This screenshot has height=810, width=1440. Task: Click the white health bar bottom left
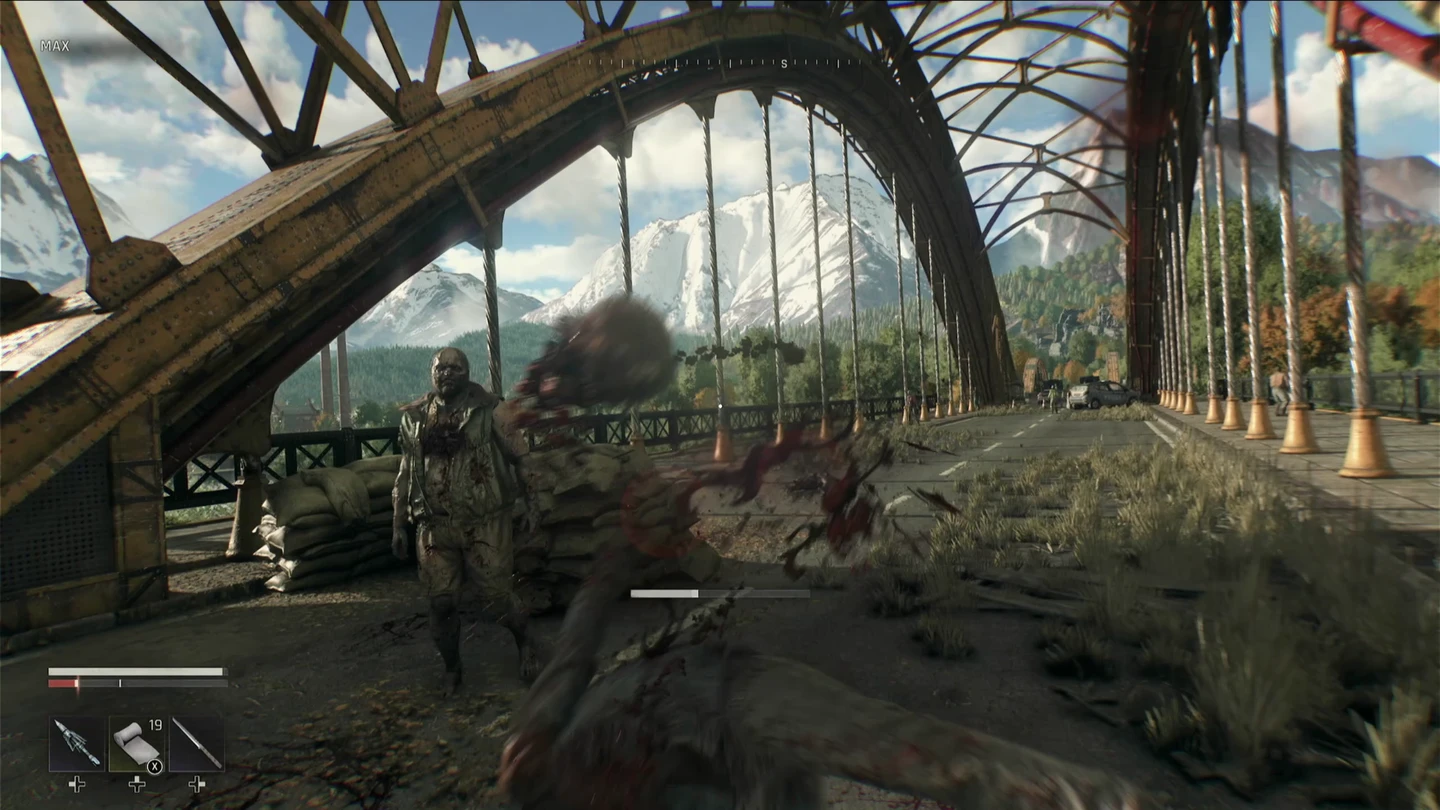click(135, 671)
